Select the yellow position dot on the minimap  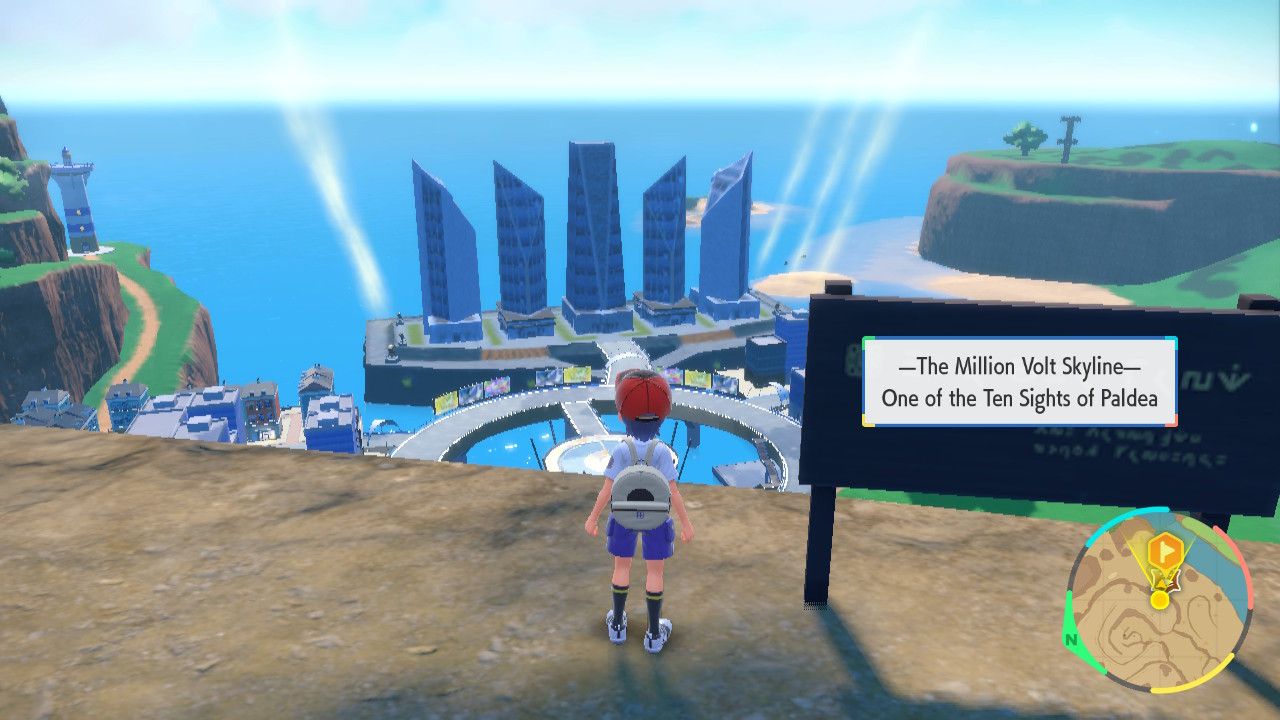1159,600
